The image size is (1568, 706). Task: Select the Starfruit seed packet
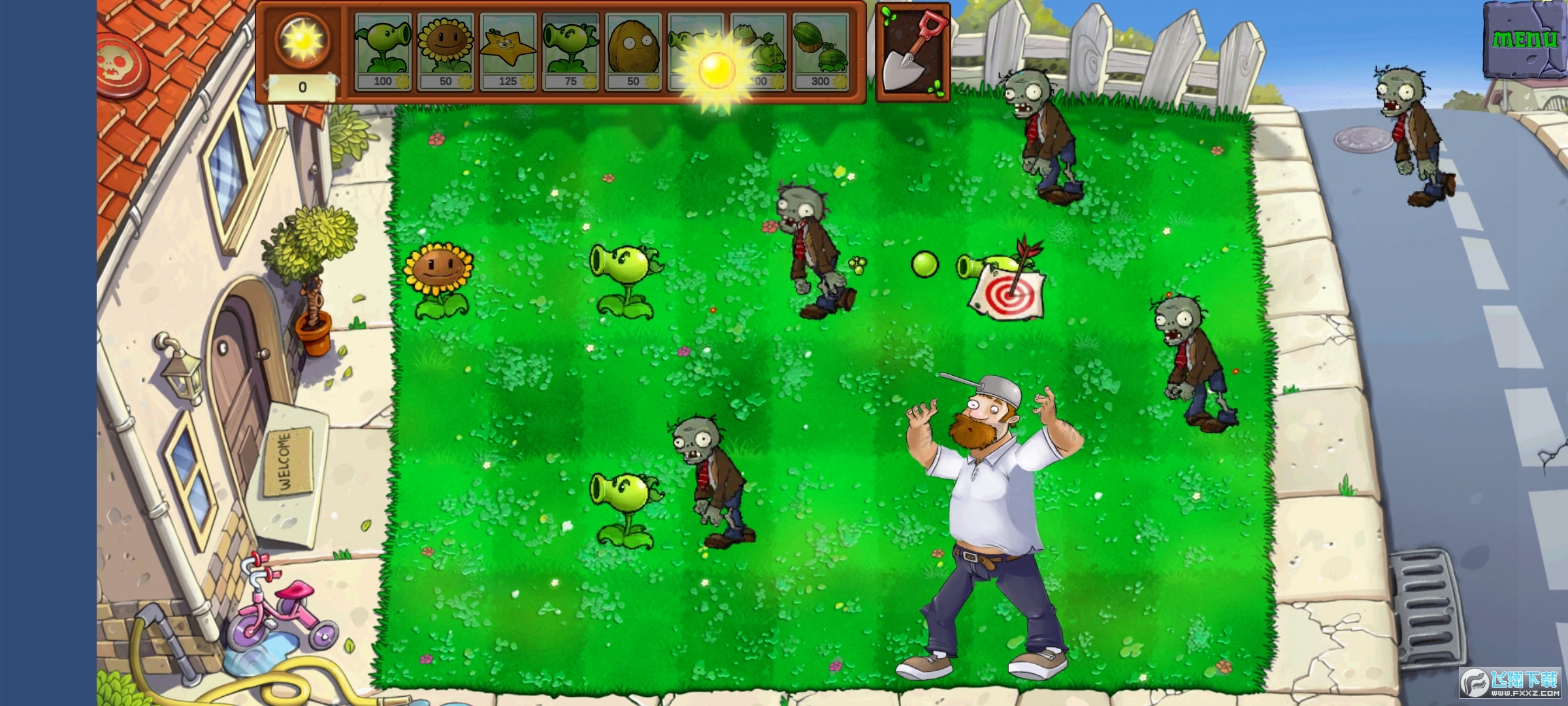coord(508,52)
